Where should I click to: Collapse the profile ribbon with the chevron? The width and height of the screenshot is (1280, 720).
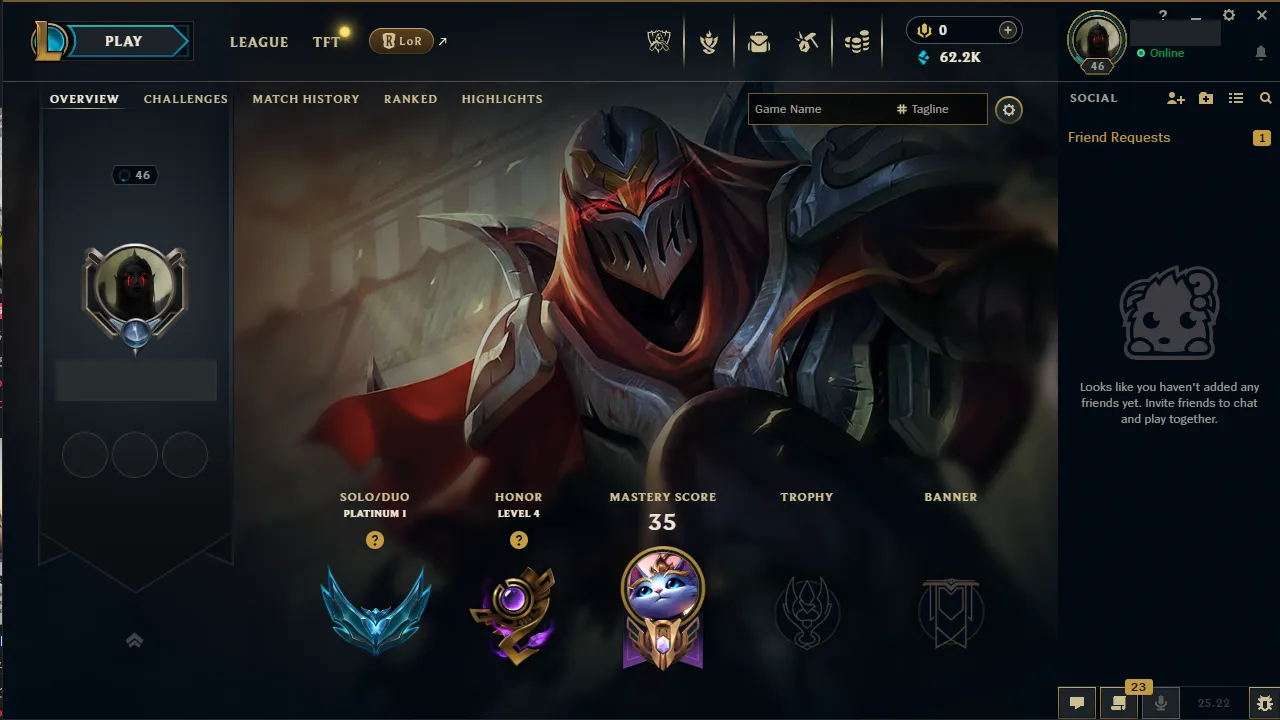point(135,640)
